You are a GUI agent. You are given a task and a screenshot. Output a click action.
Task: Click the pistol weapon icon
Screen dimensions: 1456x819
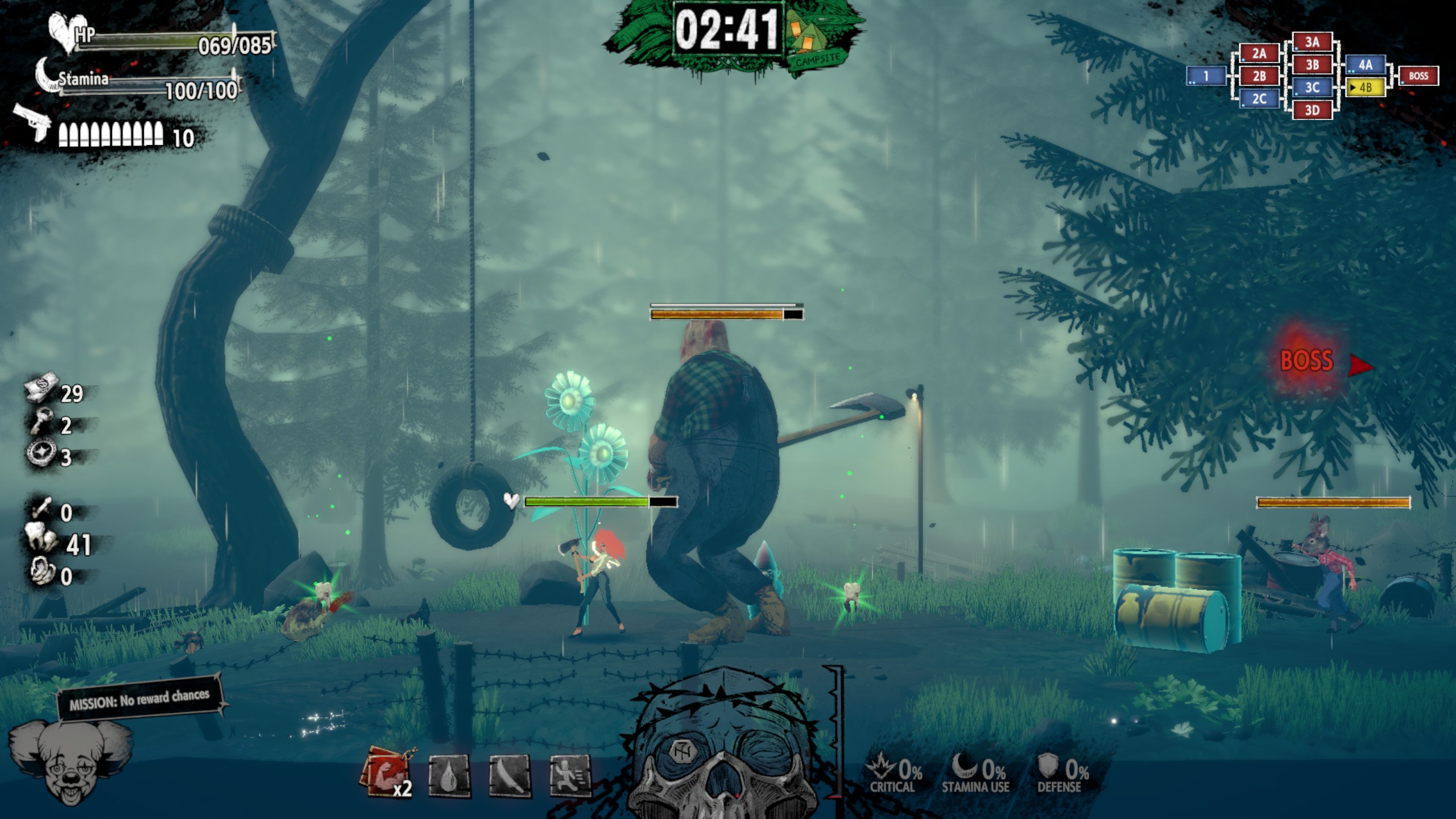33,122
